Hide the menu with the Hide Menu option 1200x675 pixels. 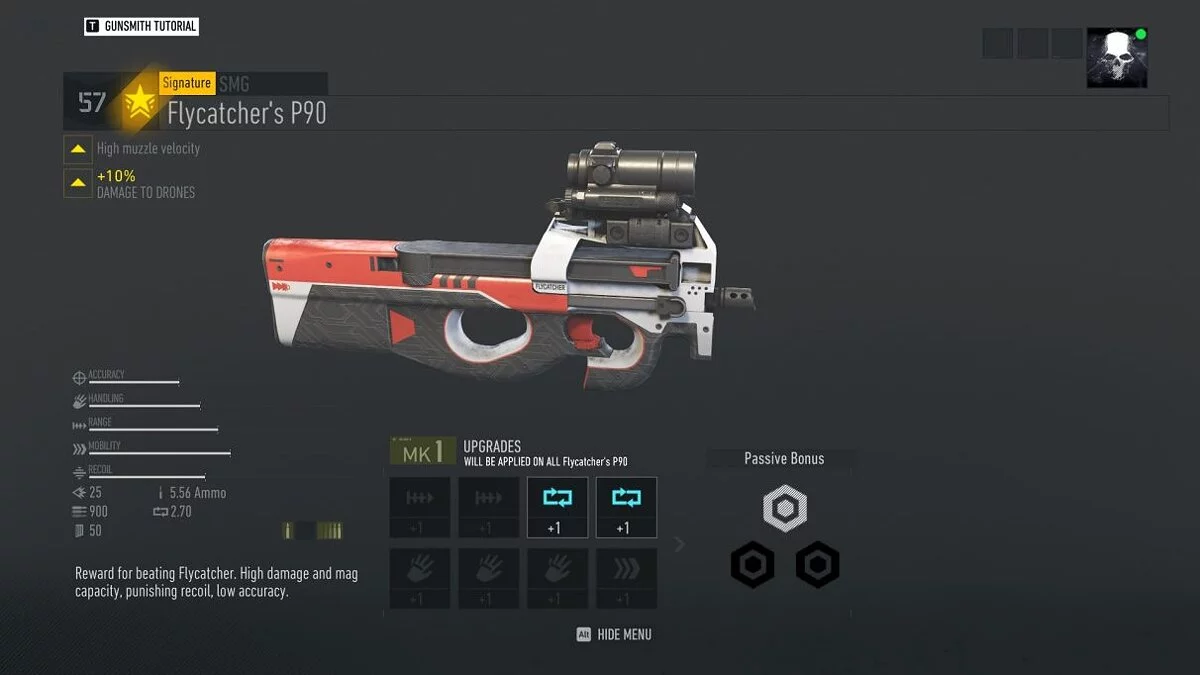point(614,634)
